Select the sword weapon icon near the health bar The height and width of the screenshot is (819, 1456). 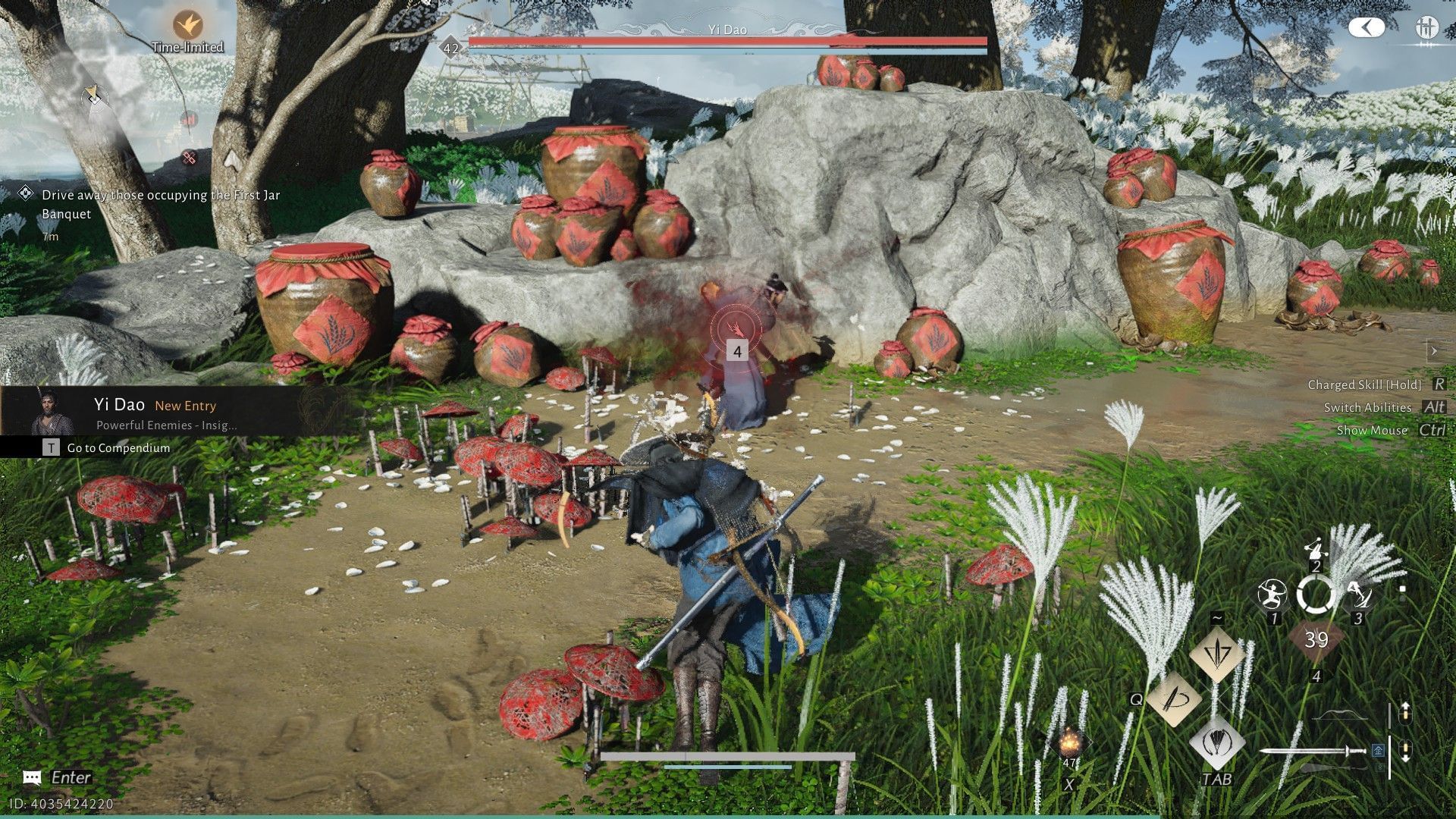point(1315,751)
